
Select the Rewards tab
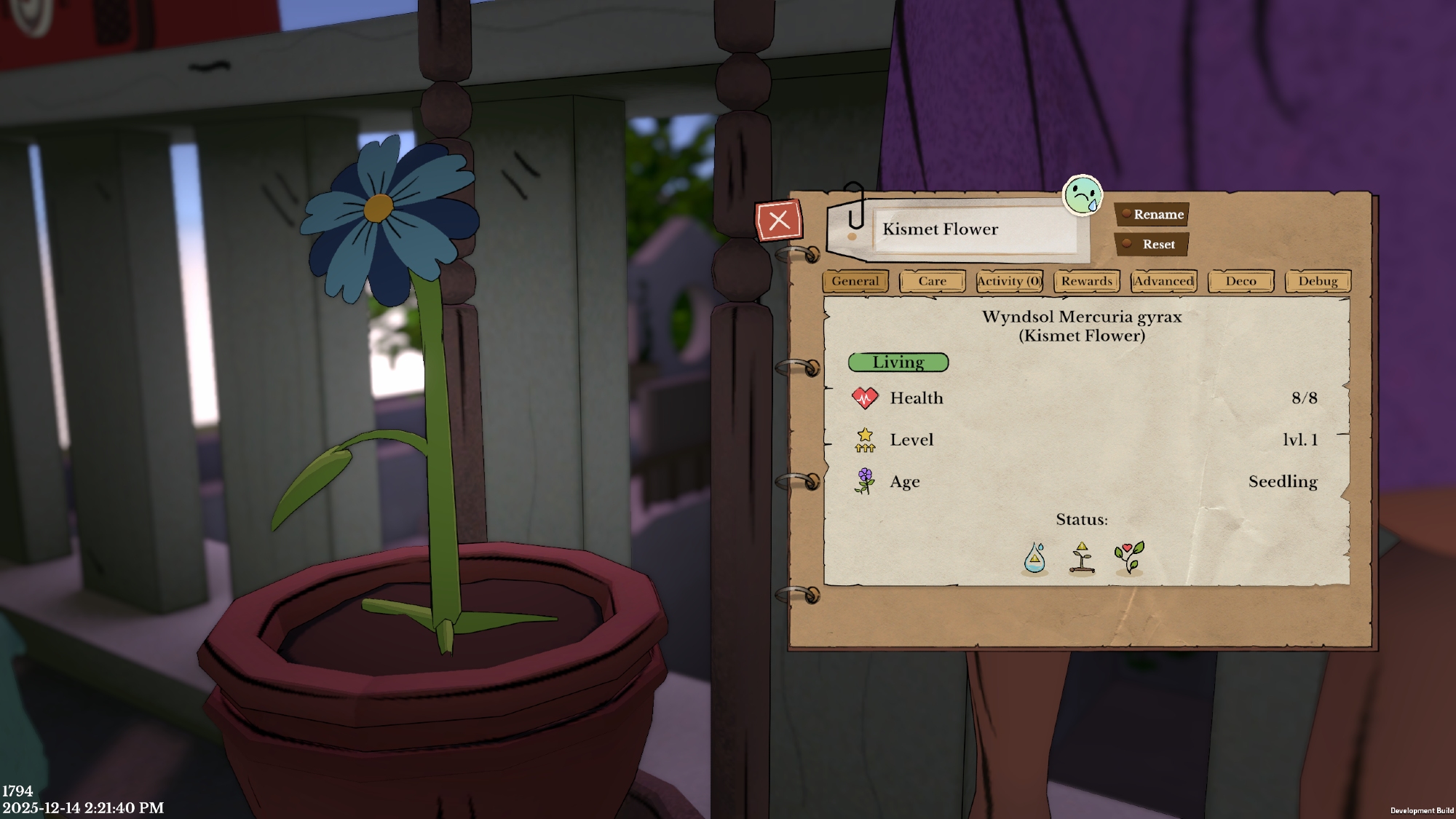click(1086, 281)
